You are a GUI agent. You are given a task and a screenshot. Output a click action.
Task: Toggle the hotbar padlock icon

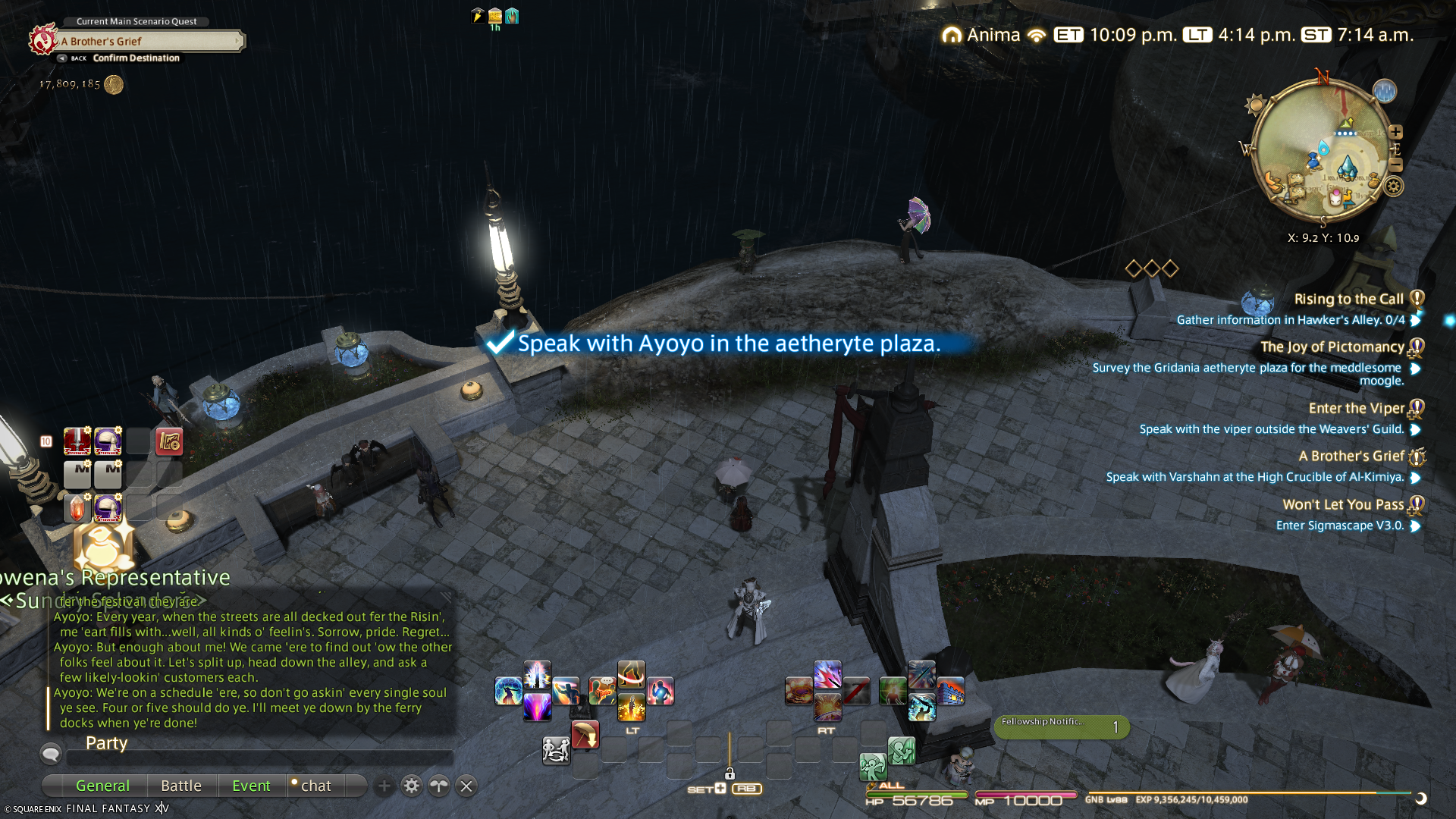click(x=730, y=773)
